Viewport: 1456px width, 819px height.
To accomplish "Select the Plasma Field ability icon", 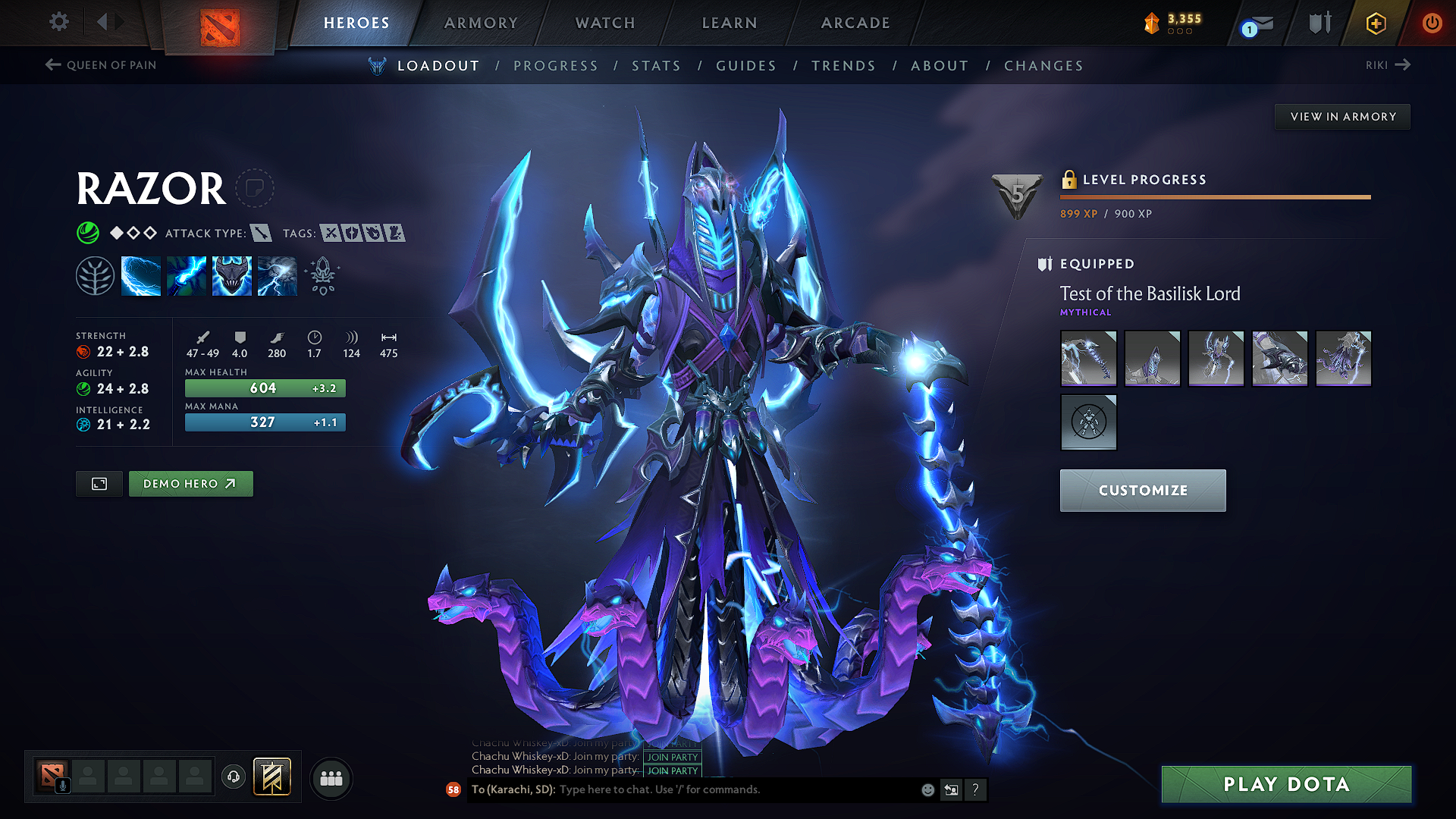I will 141,275.
